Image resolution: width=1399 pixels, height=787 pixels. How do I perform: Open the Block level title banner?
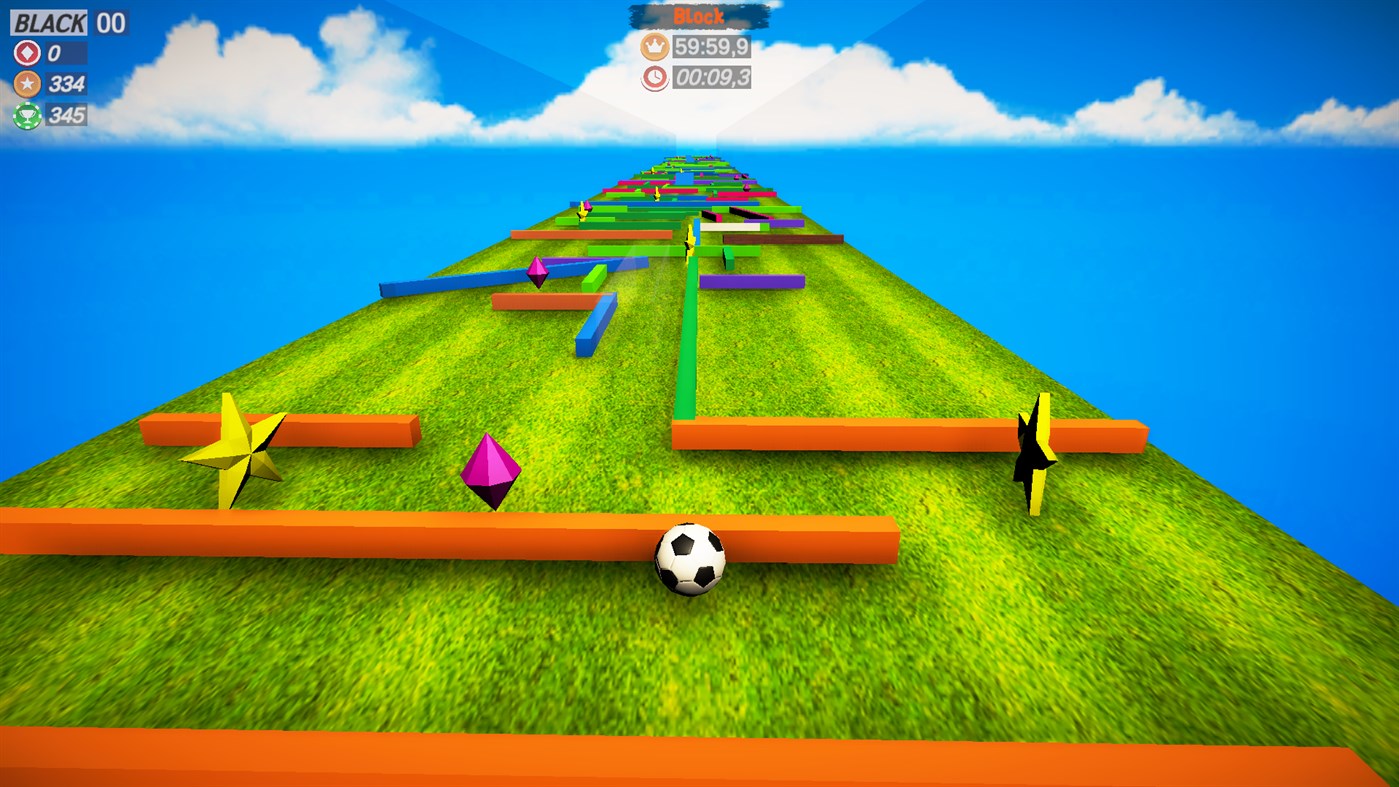pos(700,15)
